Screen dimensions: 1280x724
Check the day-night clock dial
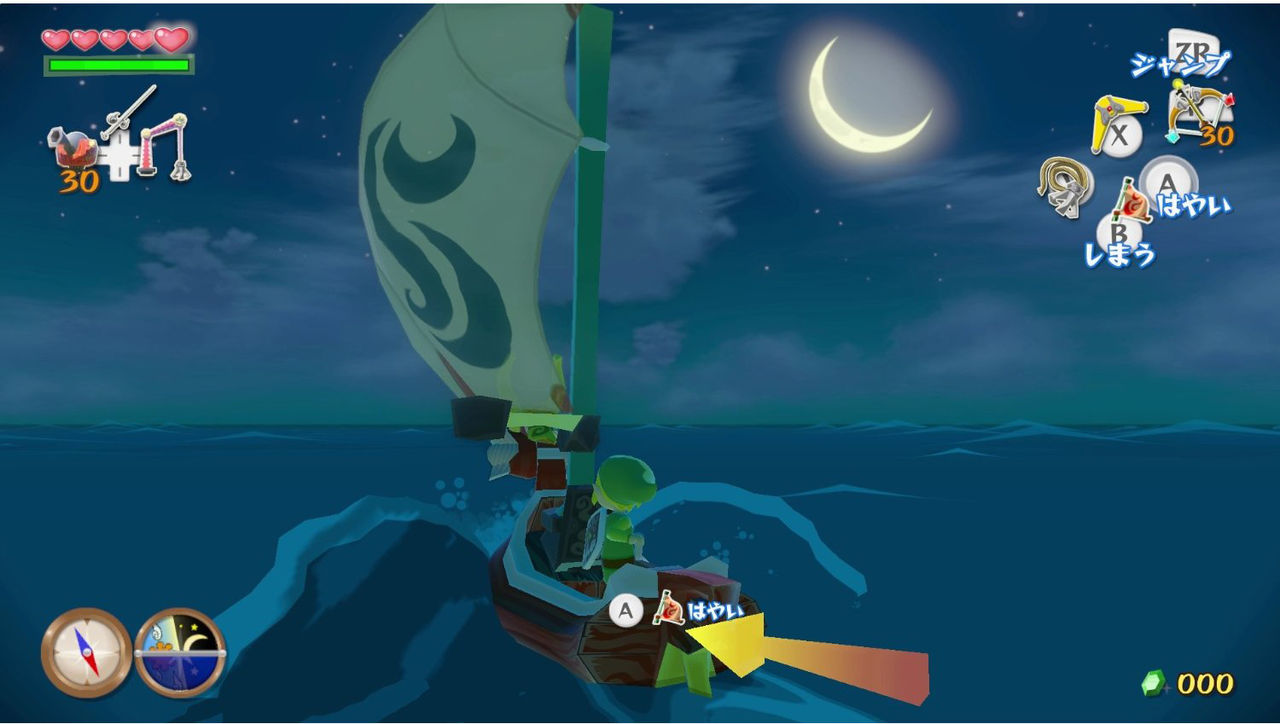(x=180, y=653)
